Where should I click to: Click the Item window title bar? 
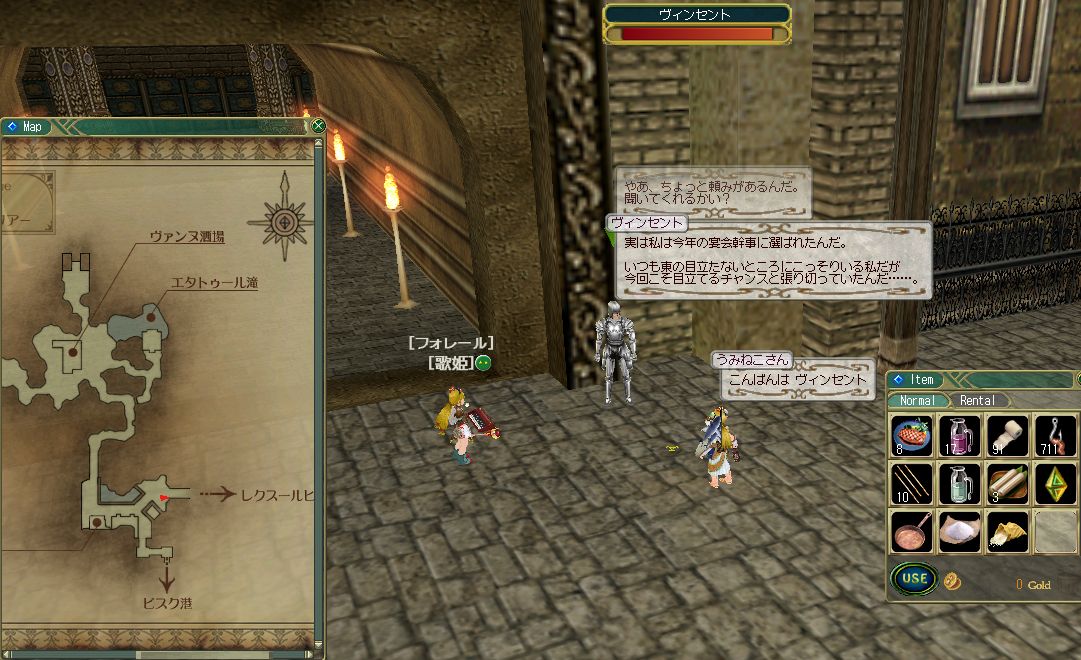980,380
